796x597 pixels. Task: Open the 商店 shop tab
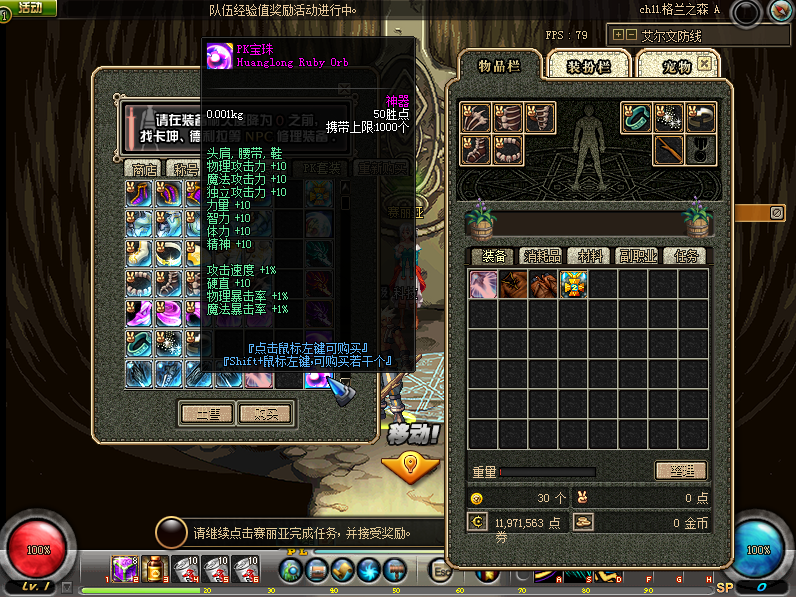(x=145, y=168)
